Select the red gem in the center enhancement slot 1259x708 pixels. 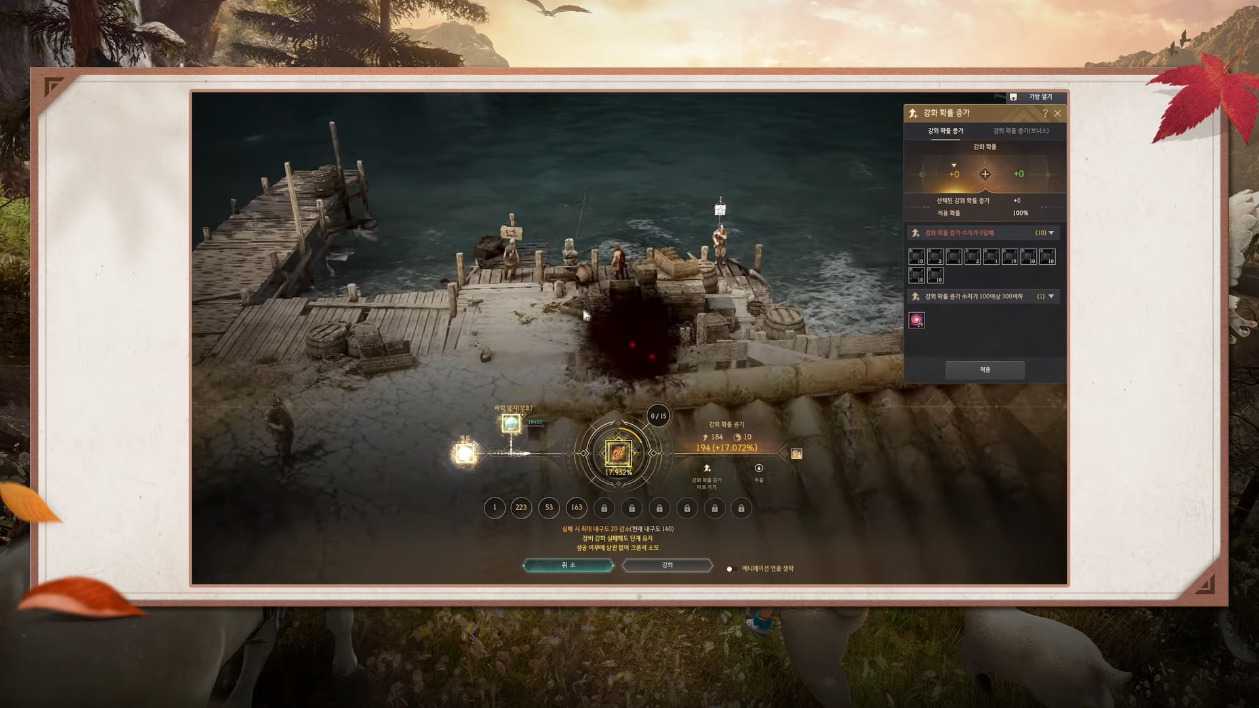pyautogui.click(x=616, y=453)
